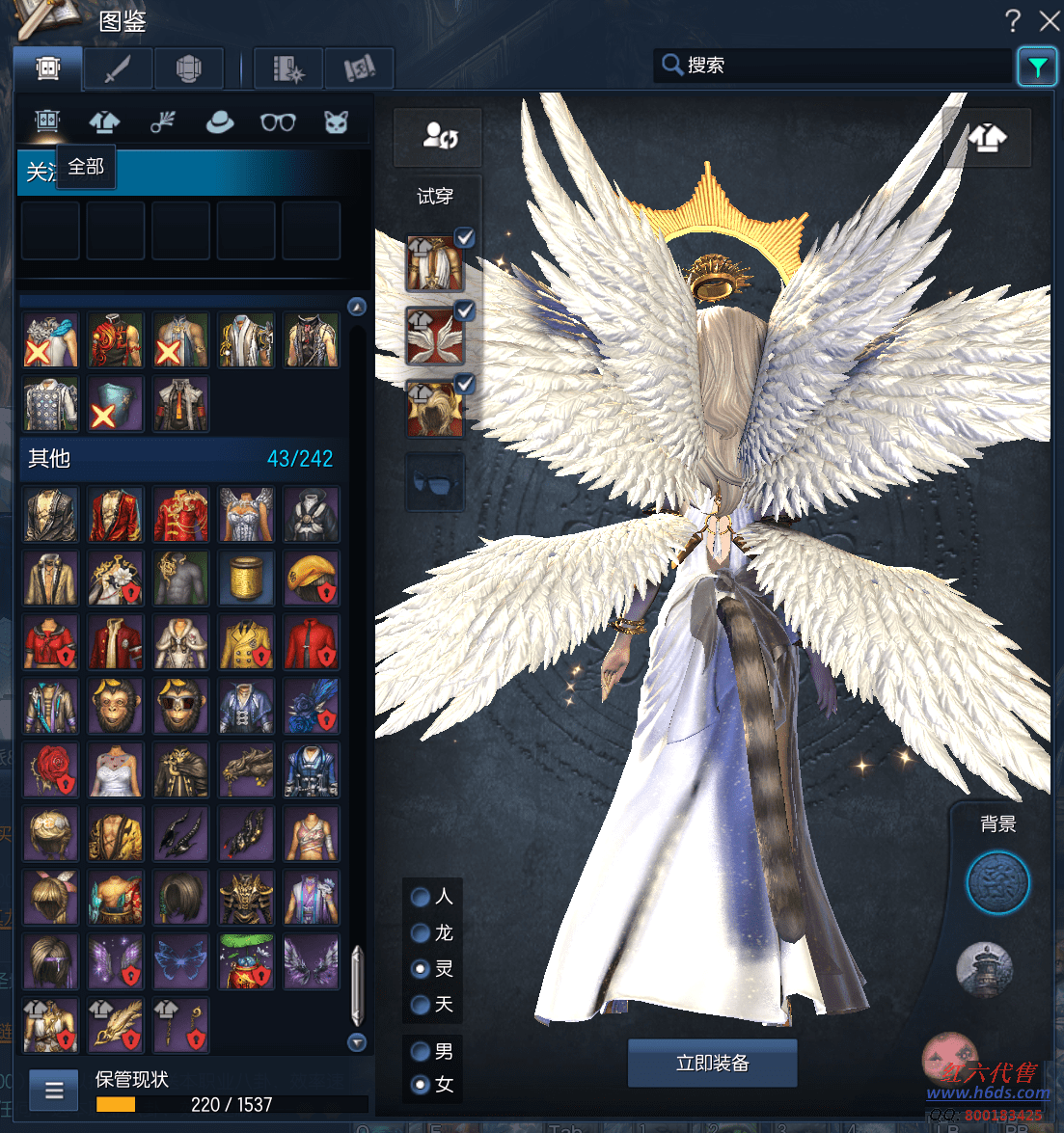Pick the red rose accessory icon

pyautogui.click(x=50, y=769)
